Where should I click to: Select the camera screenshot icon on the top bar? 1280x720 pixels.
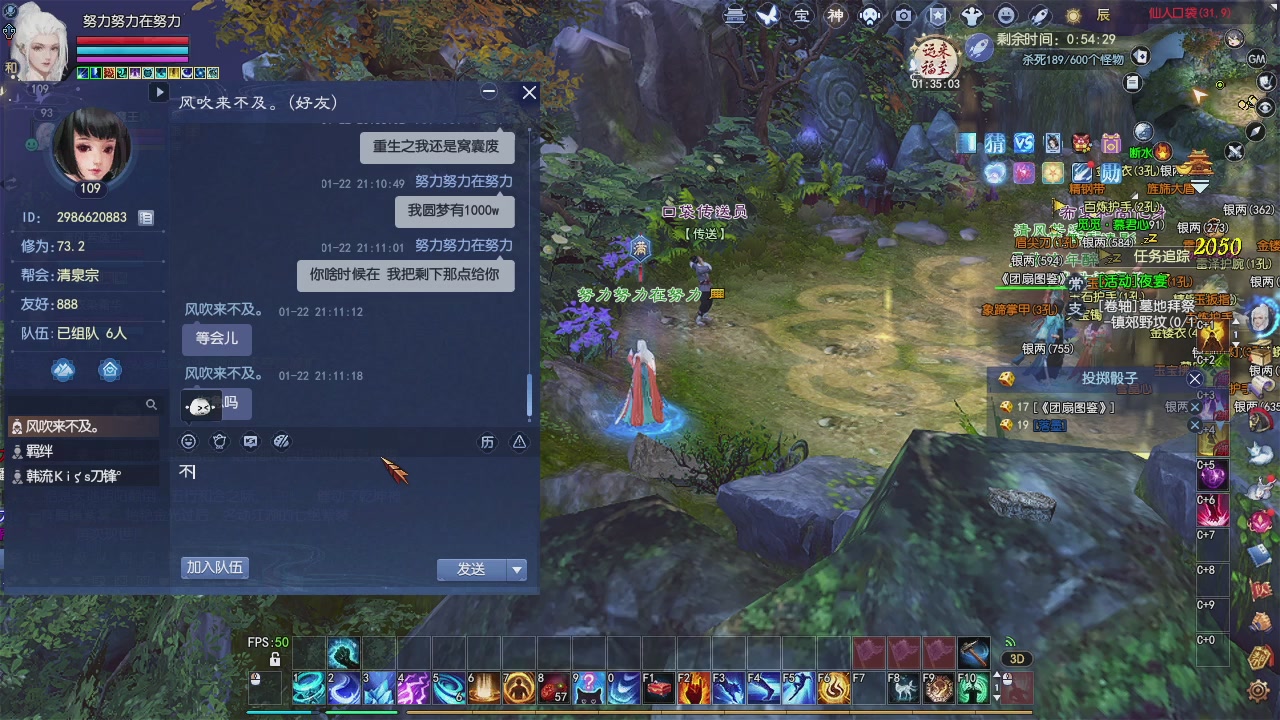point(903,14)
